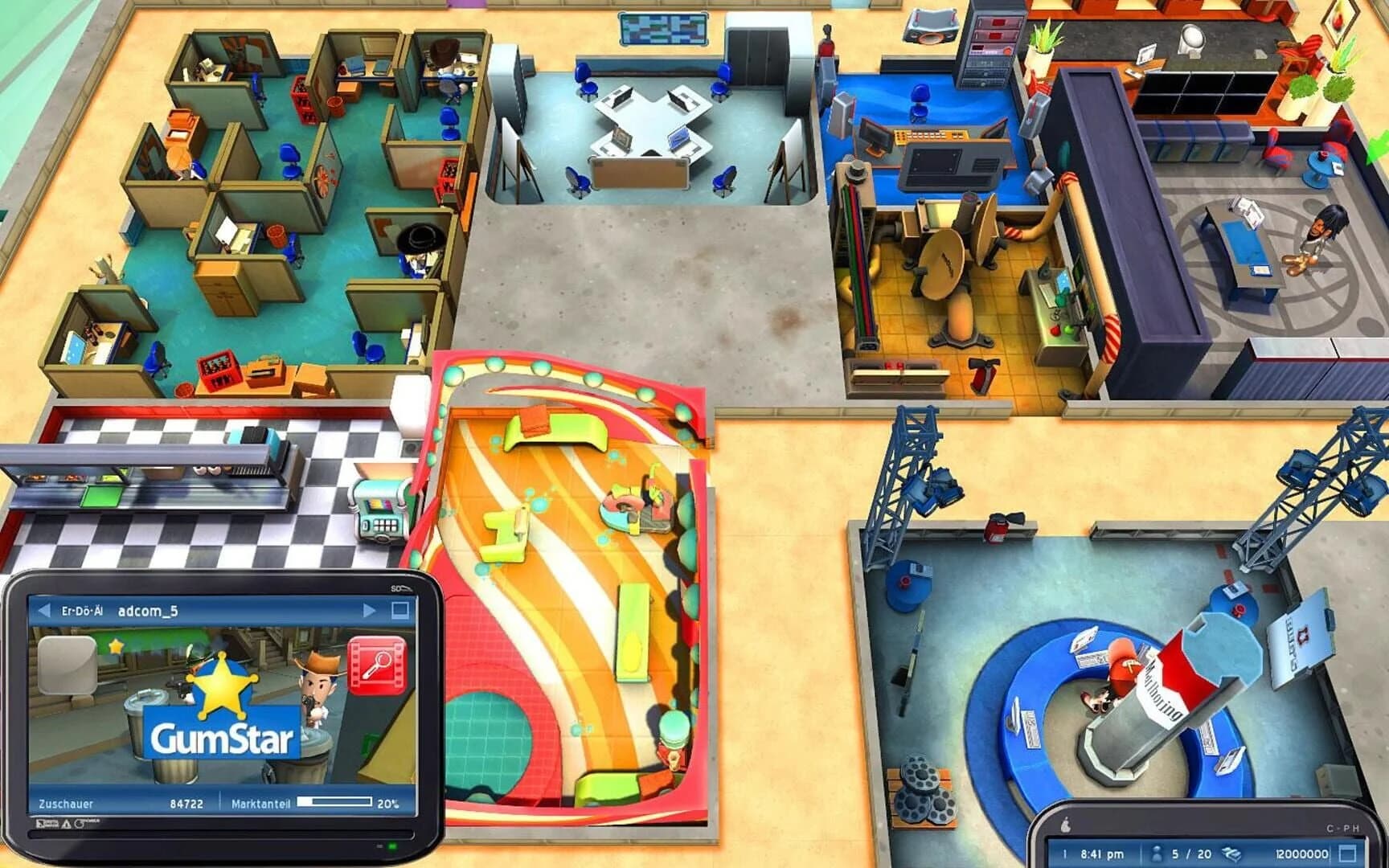This screenshot has width=1389, height=868.
Task: Click the white square icon at the phone bar's right end
Action: point(1348,854)
